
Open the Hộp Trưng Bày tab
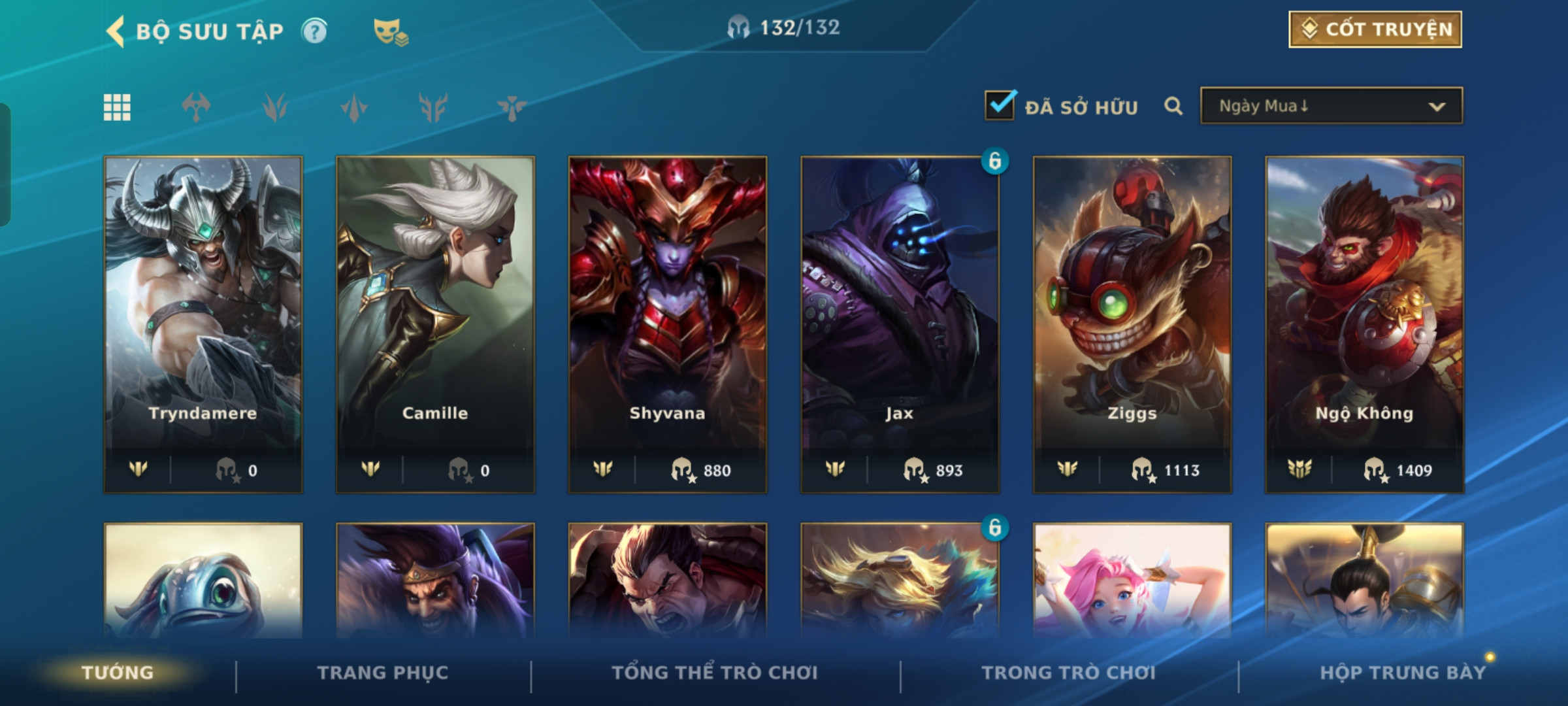click(x=1403, y=673)
